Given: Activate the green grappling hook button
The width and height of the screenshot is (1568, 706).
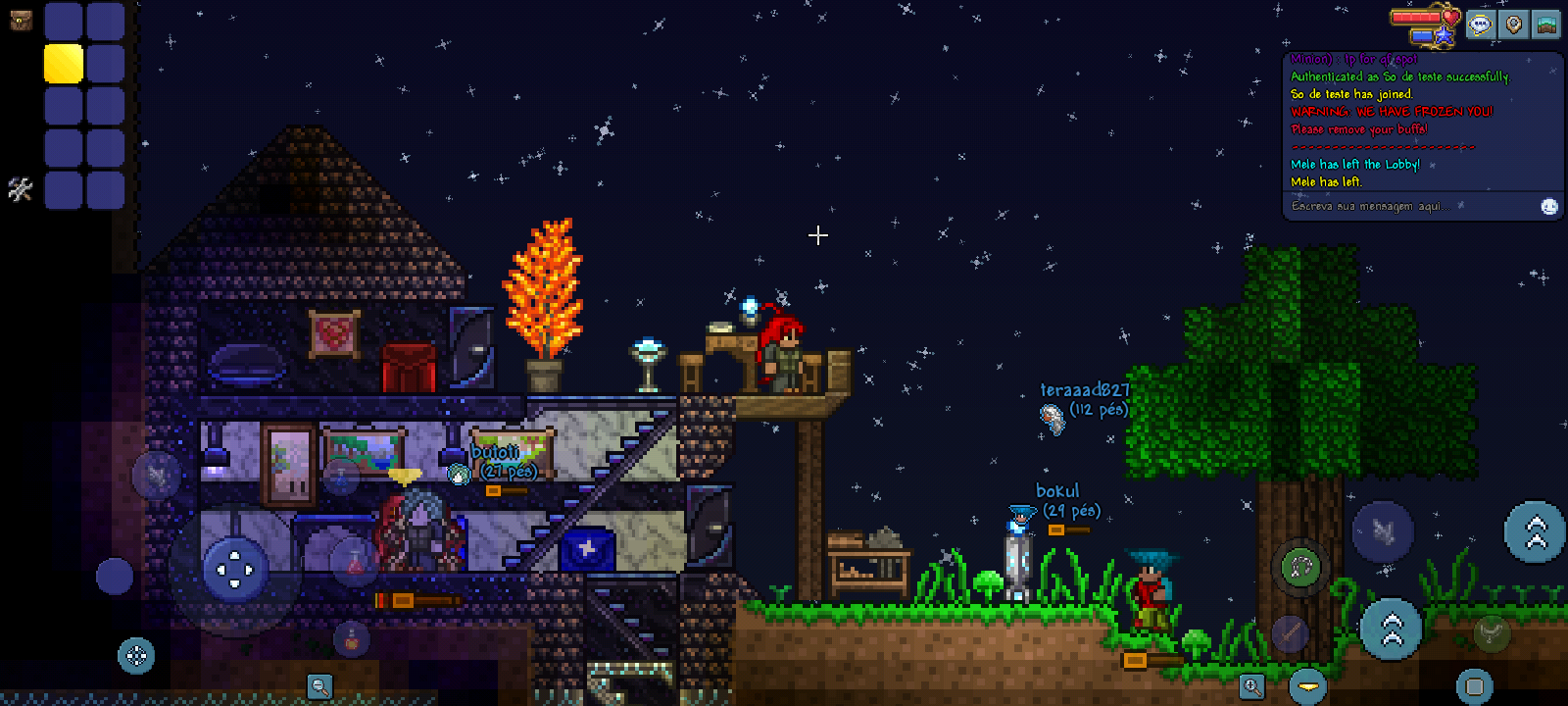Looking at the screenshot, I should 1300,567.
